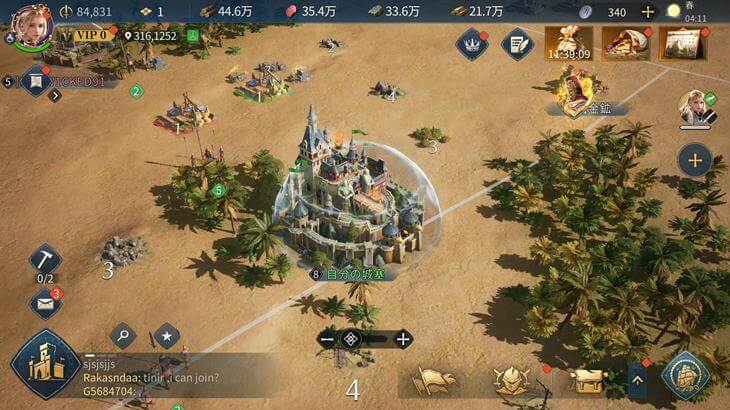The image size is (730, 410).
Task: Open the crown rankings icon
Action: (x=471, y=43)
